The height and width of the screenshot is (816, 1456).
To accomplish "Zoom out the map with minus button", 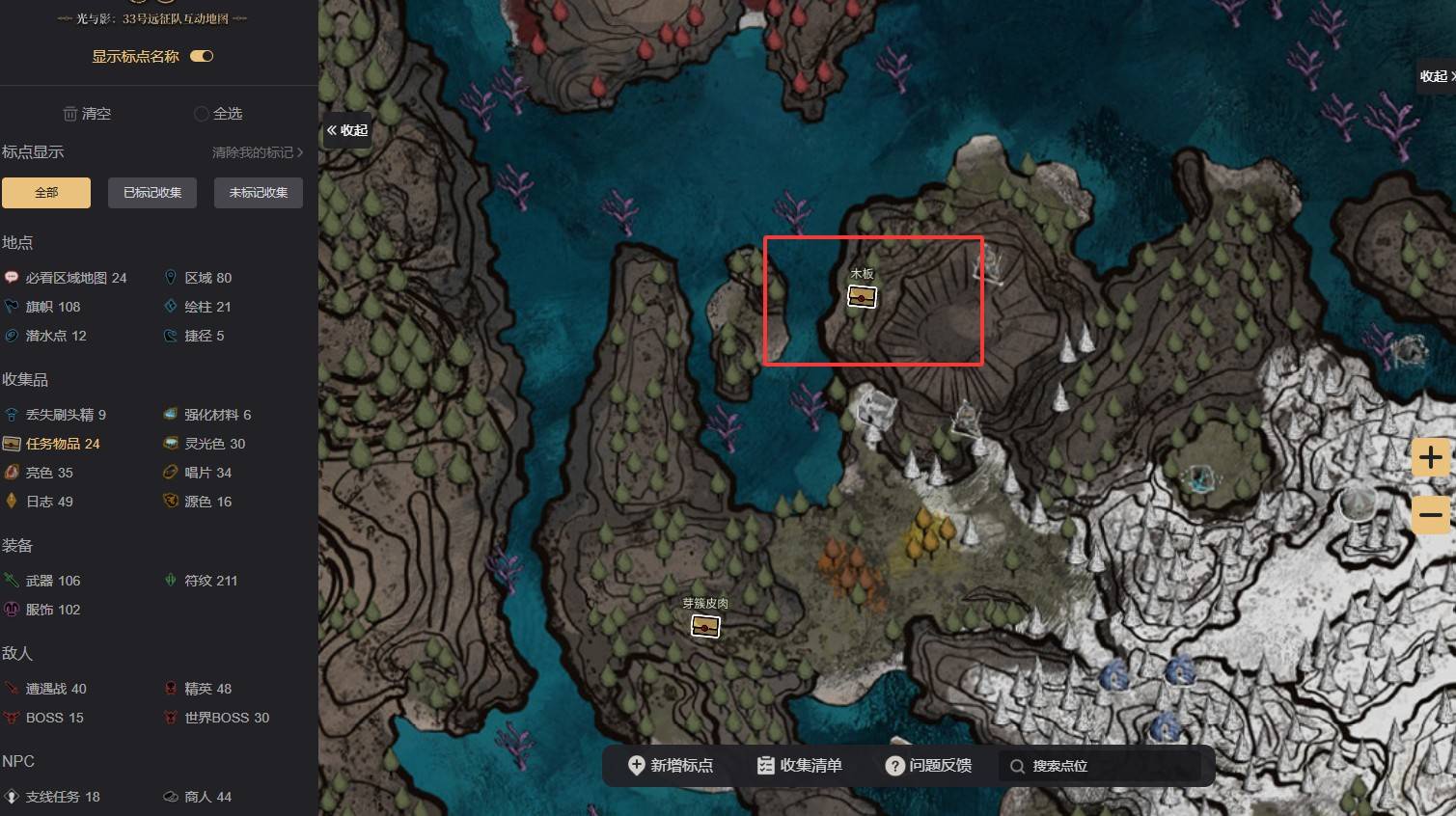I will coord(1431,514).
